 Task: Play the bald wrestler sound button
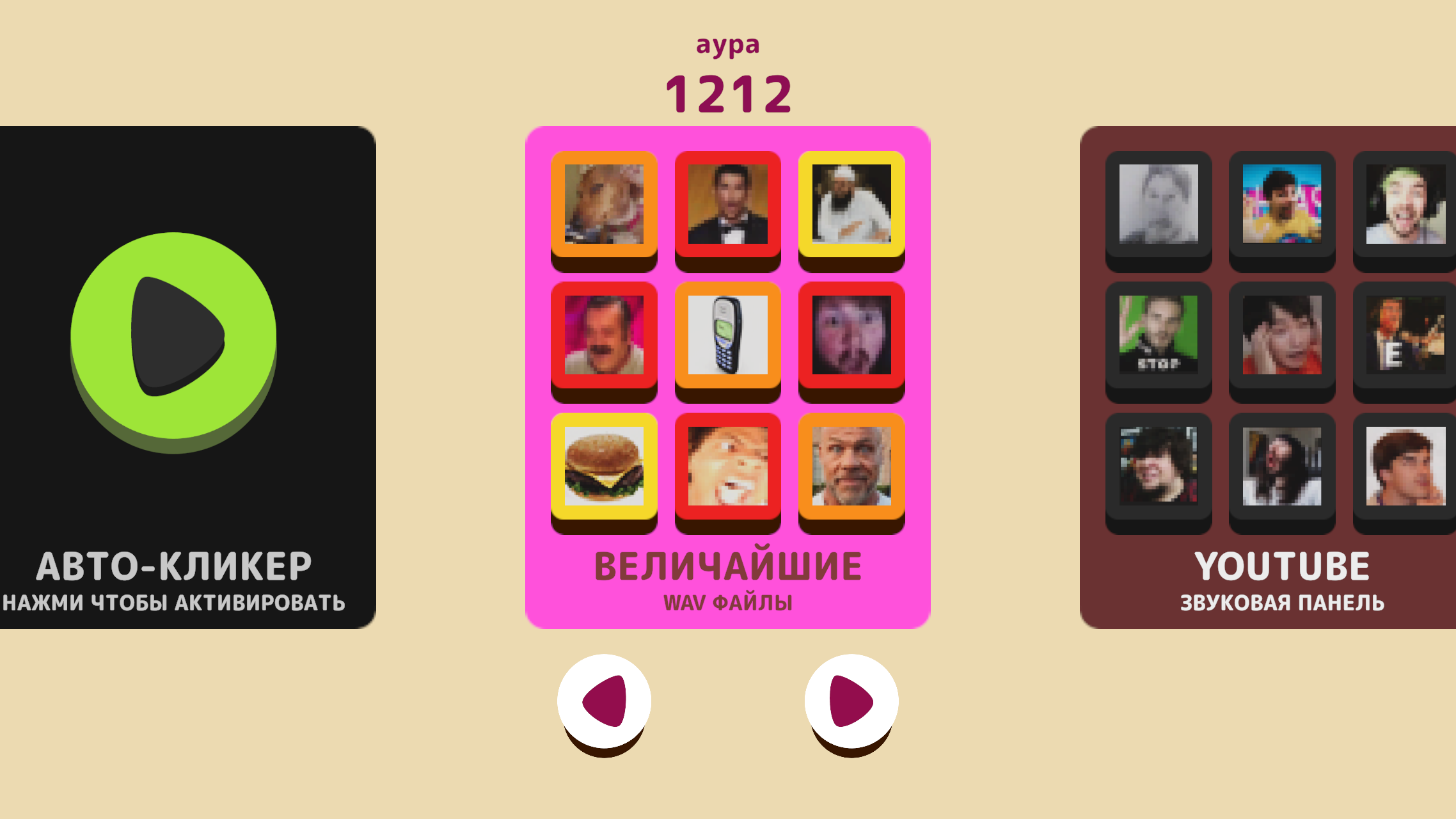(851, 467)
